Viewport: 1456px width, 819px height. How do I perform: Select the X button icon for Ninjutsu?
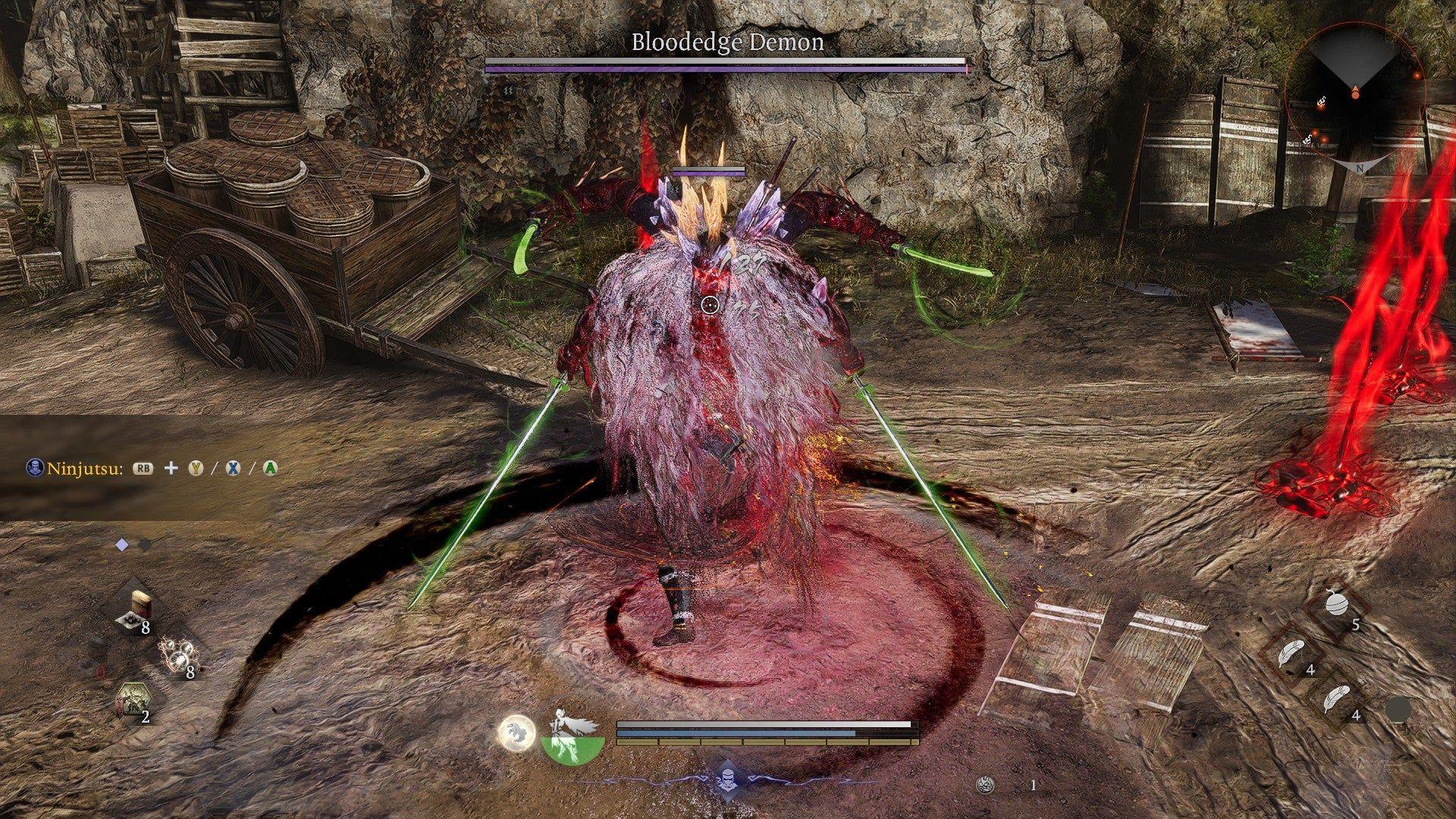233,468
